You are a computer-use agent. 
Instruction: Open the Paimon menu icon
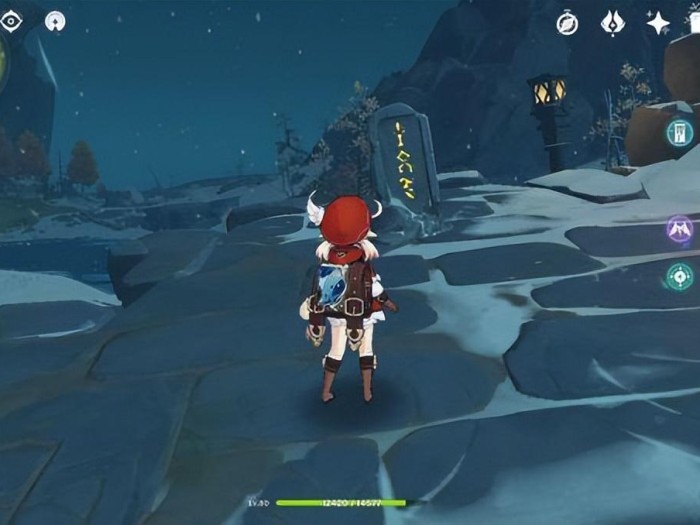point(57,20)
